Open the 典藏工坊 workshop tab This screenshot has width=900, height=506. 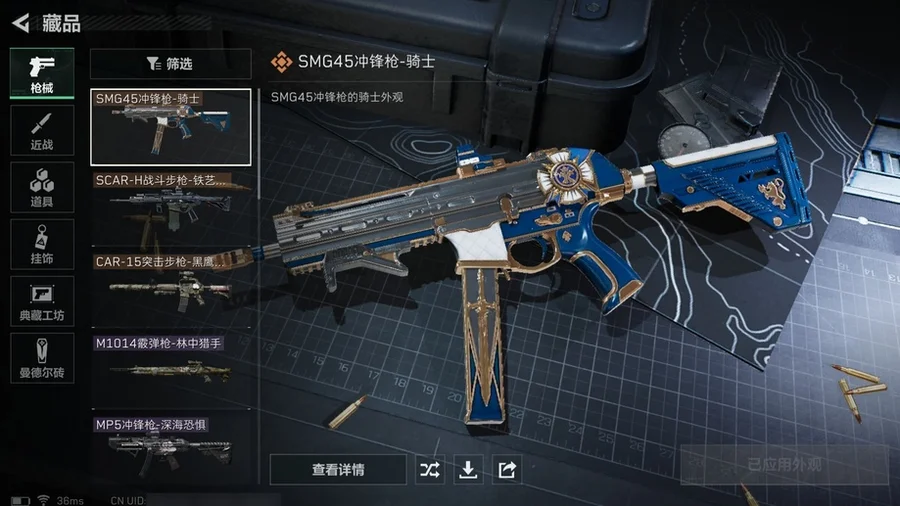pos(42,301)
